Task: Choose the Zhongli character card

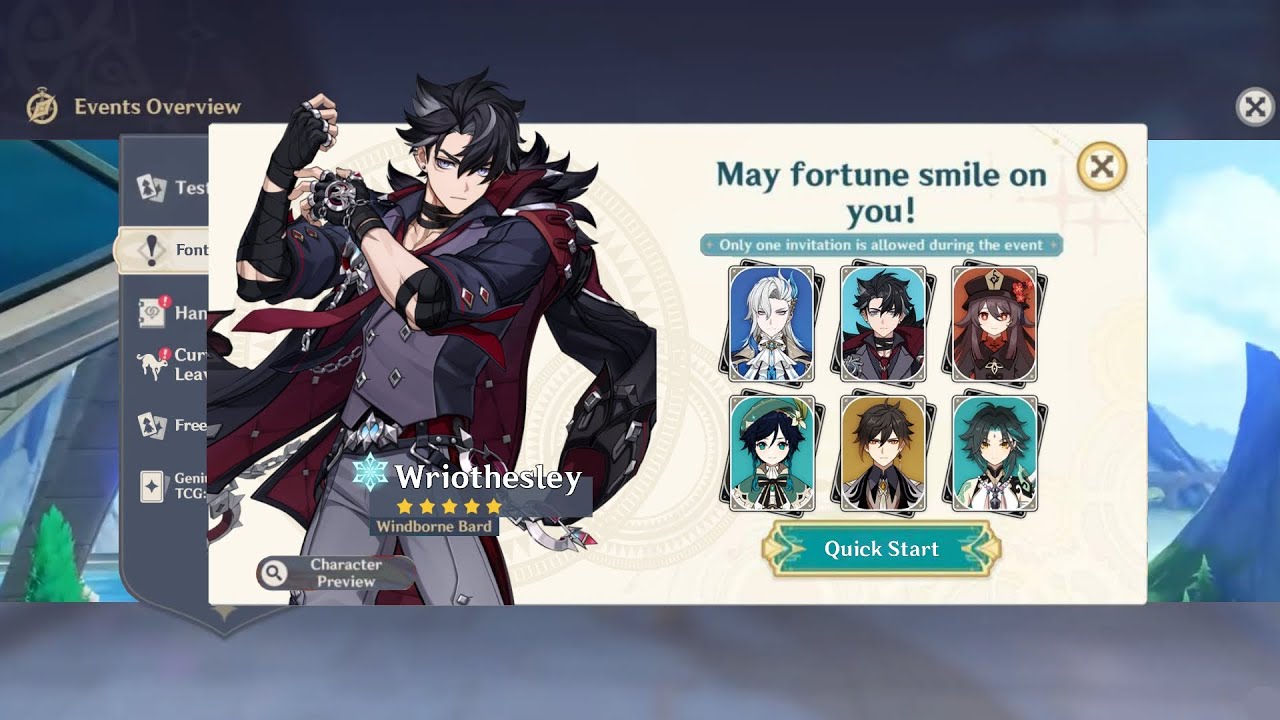Action: [883, 453]
